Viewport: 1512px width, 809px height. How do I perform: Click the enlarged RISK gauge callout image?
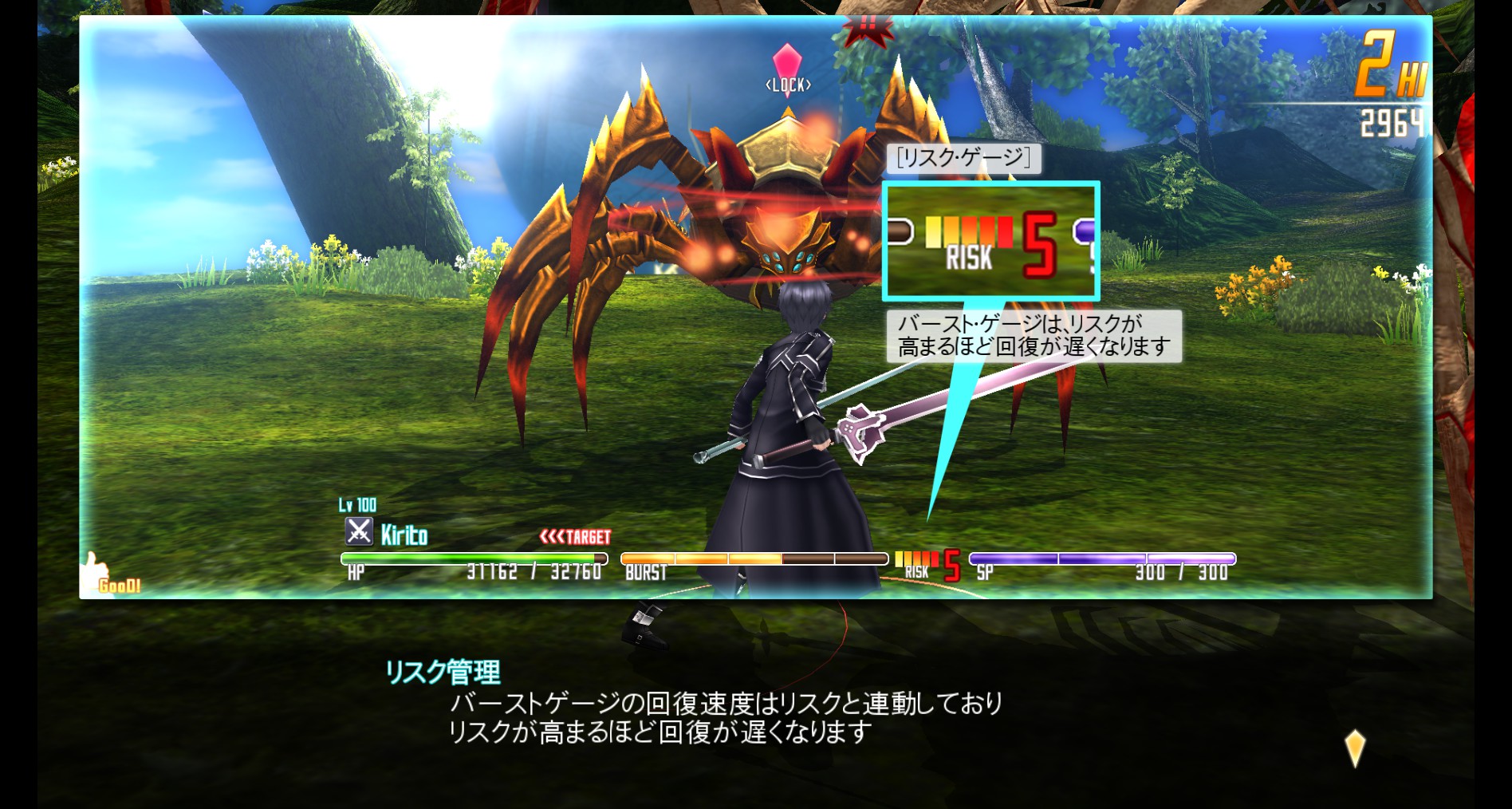click(990, 241)
